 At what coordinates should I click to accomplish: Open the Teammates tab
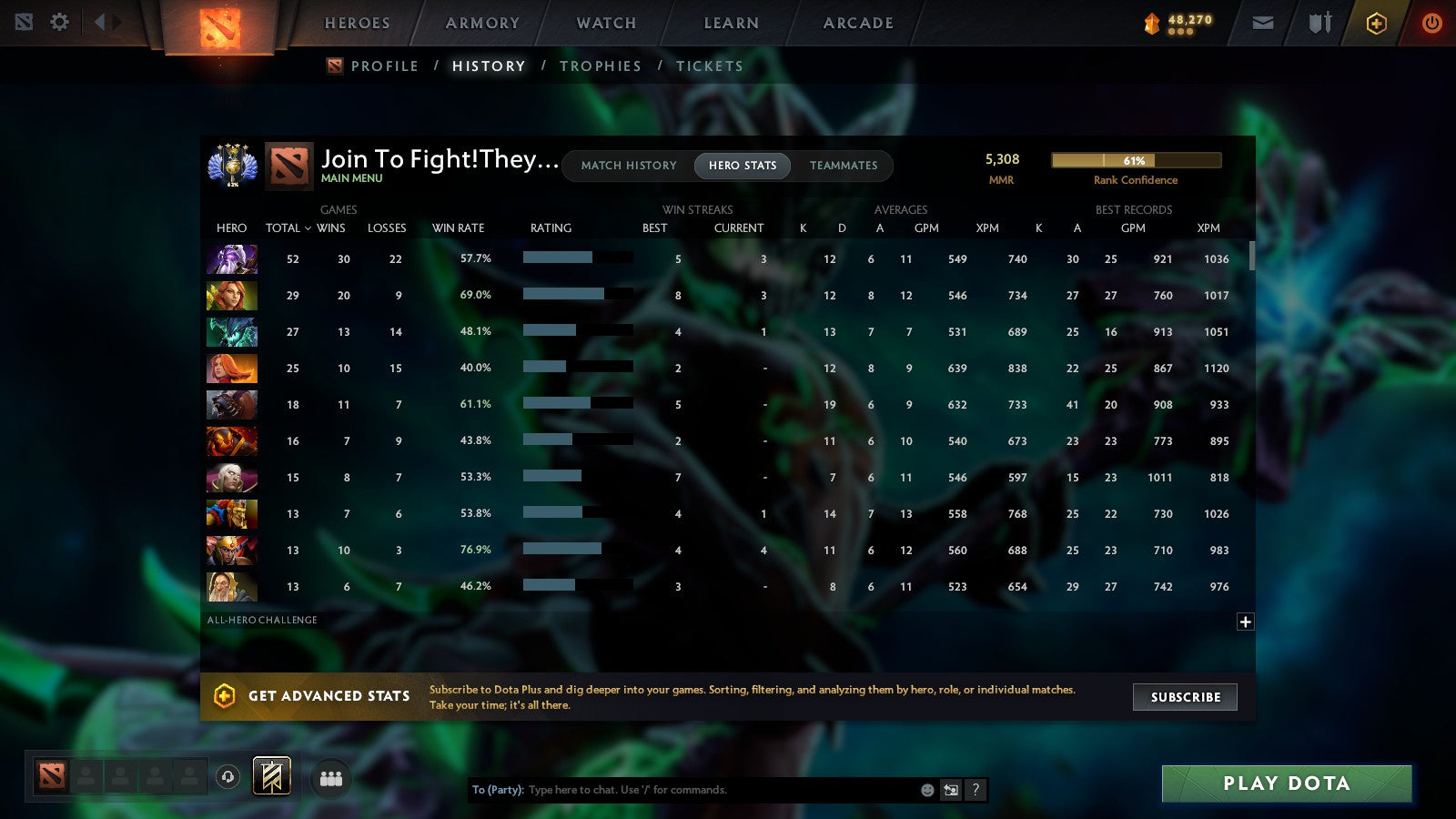click(844, 166)
